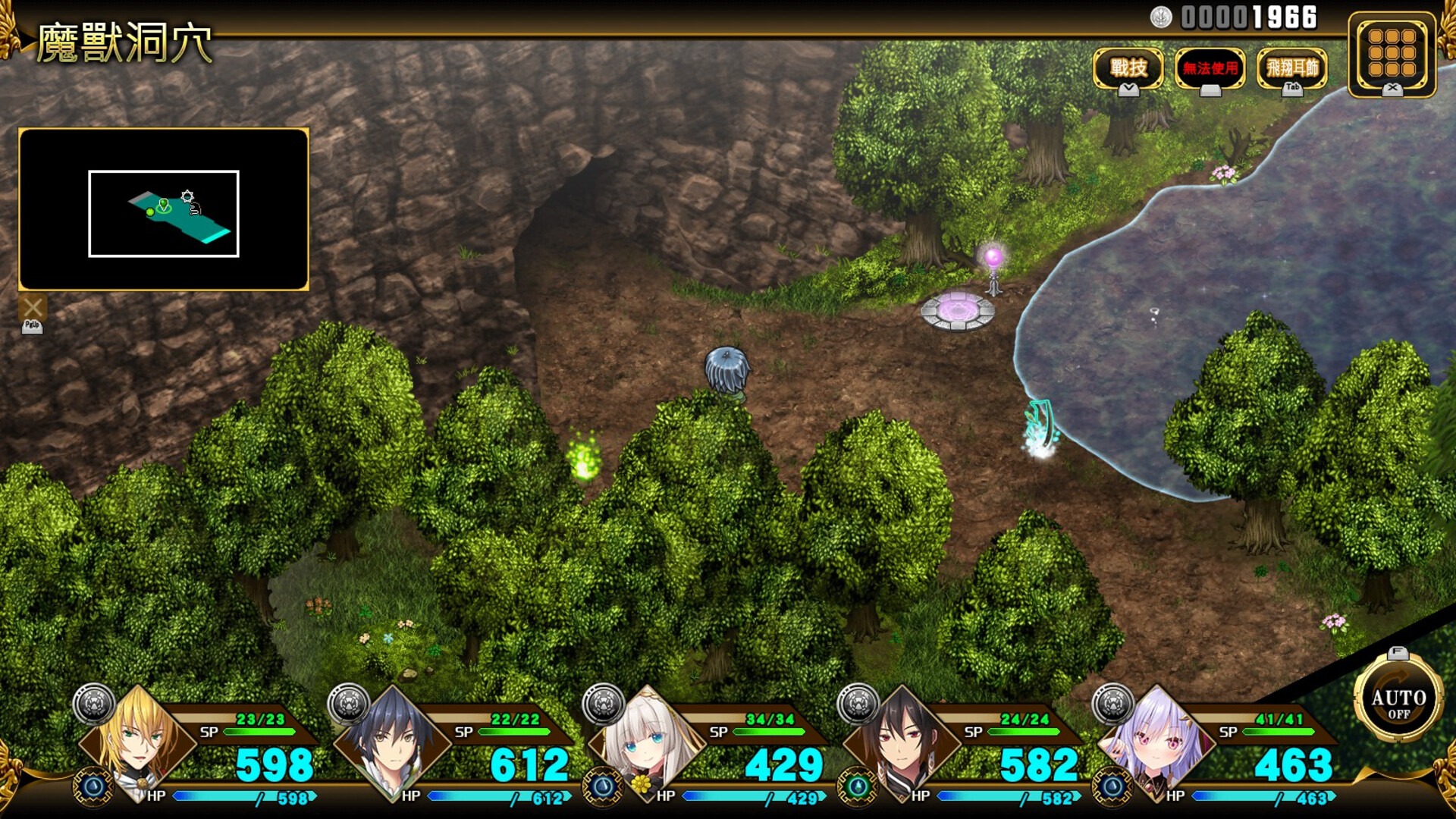Hide the minimap with the X button
Viewport: 1456px width, 819px height.
[x=33, y=308]
